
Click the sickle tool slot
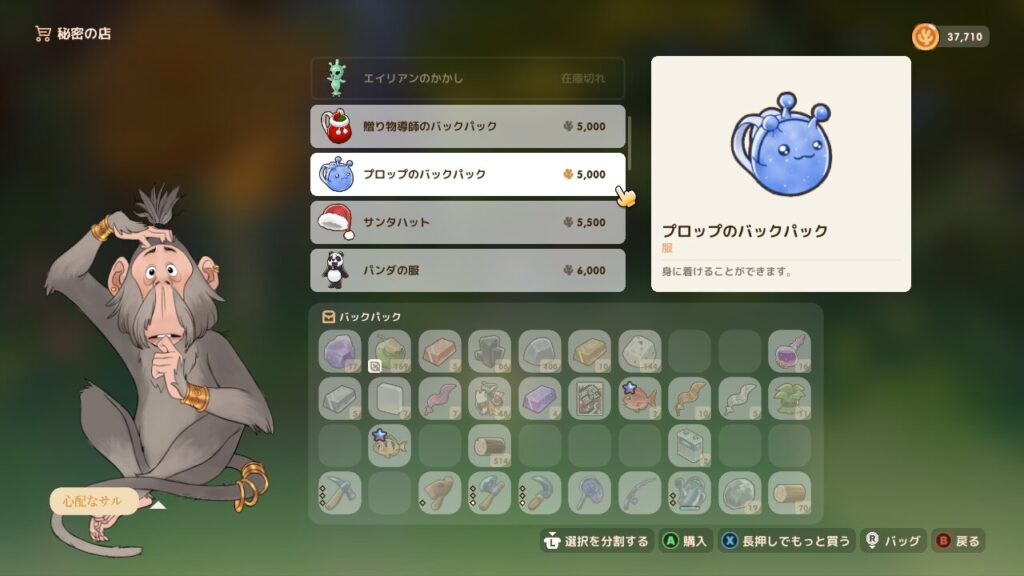pyautogui.click(x=540, y=492)
